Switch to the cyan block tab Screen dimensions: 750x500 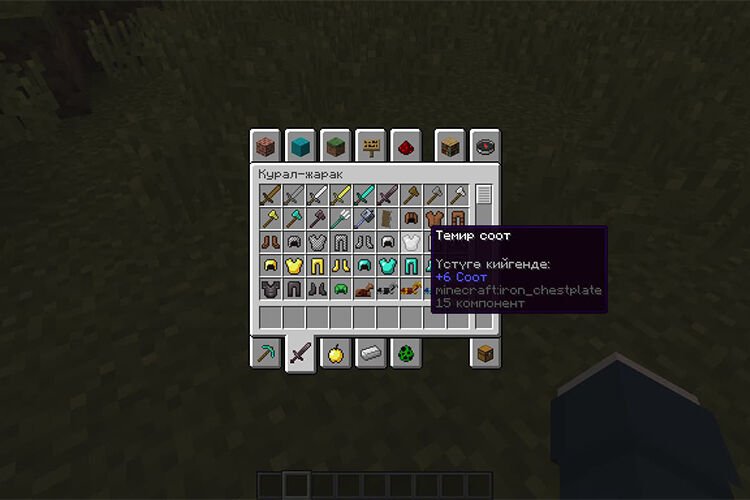[x=300, y=146]
